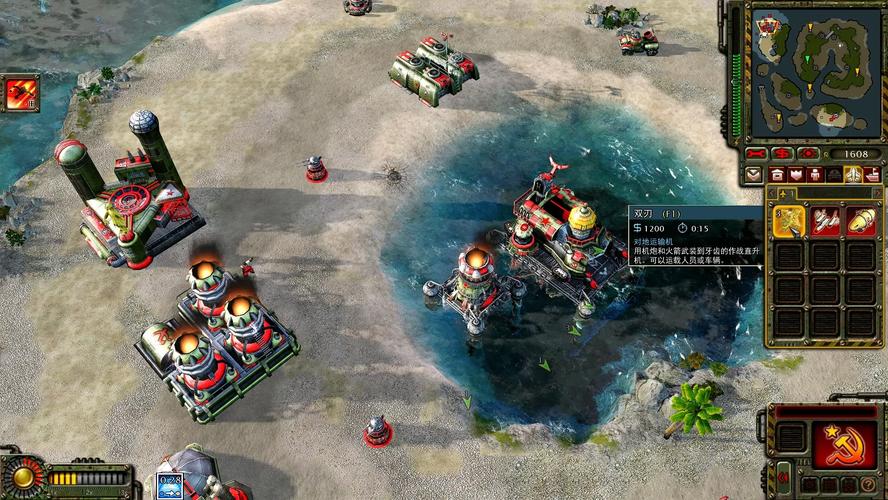Activate the red support power icon
Screen dimensions: 888x500
(x=20, y=93)
